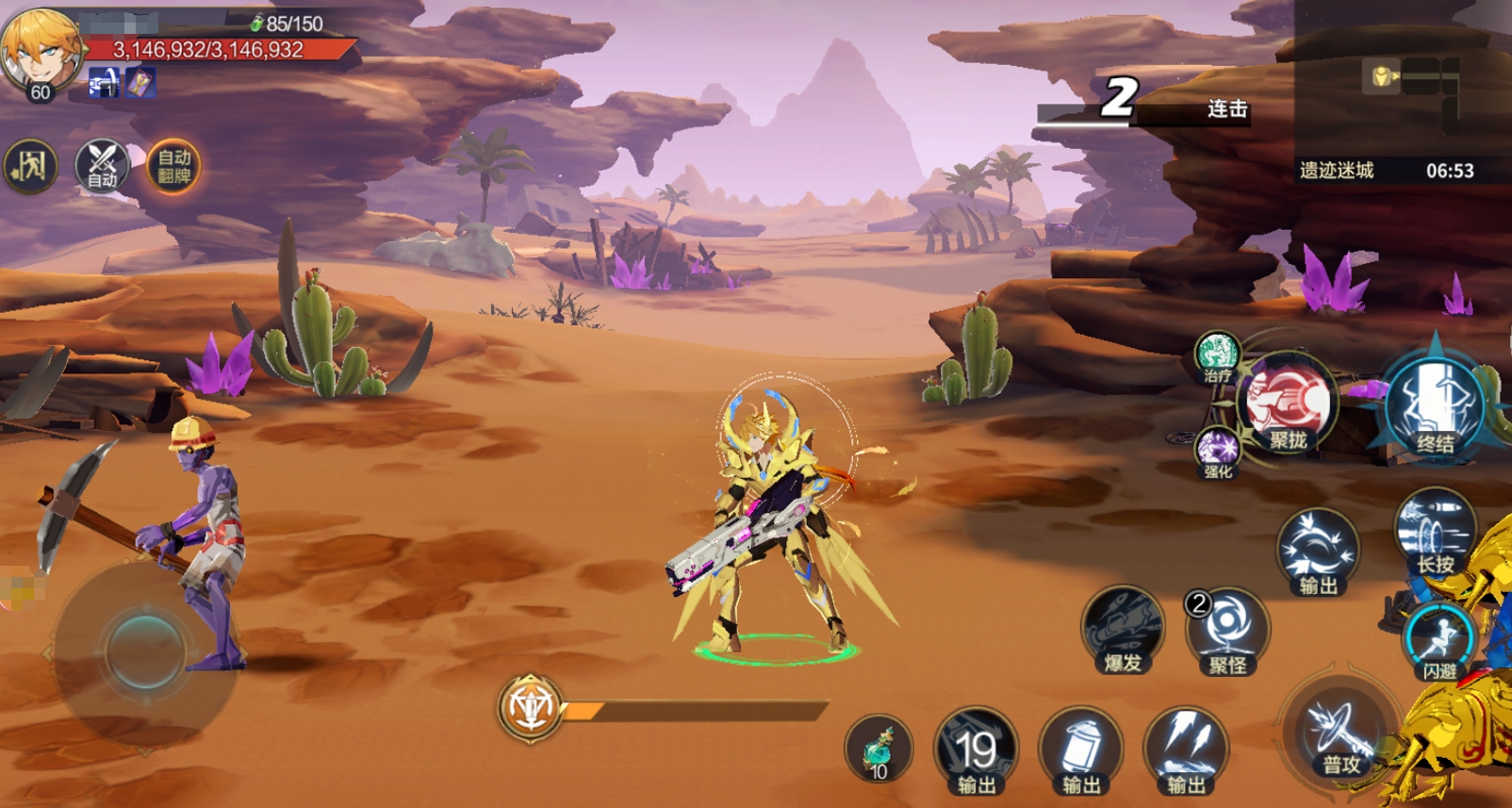Use the green potion item slot

(879, 750)
